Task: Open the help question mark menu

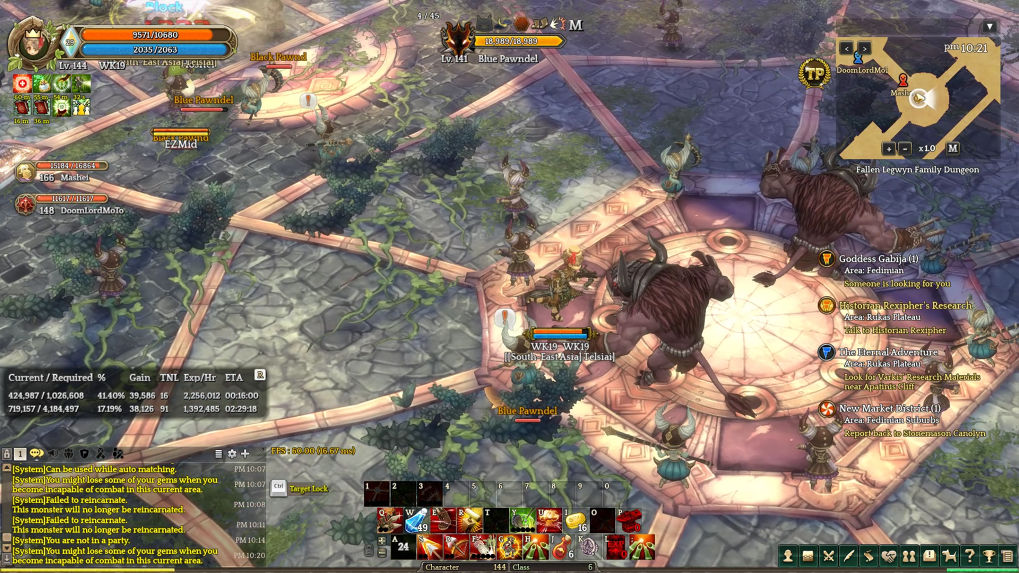Action: [968, 556]
